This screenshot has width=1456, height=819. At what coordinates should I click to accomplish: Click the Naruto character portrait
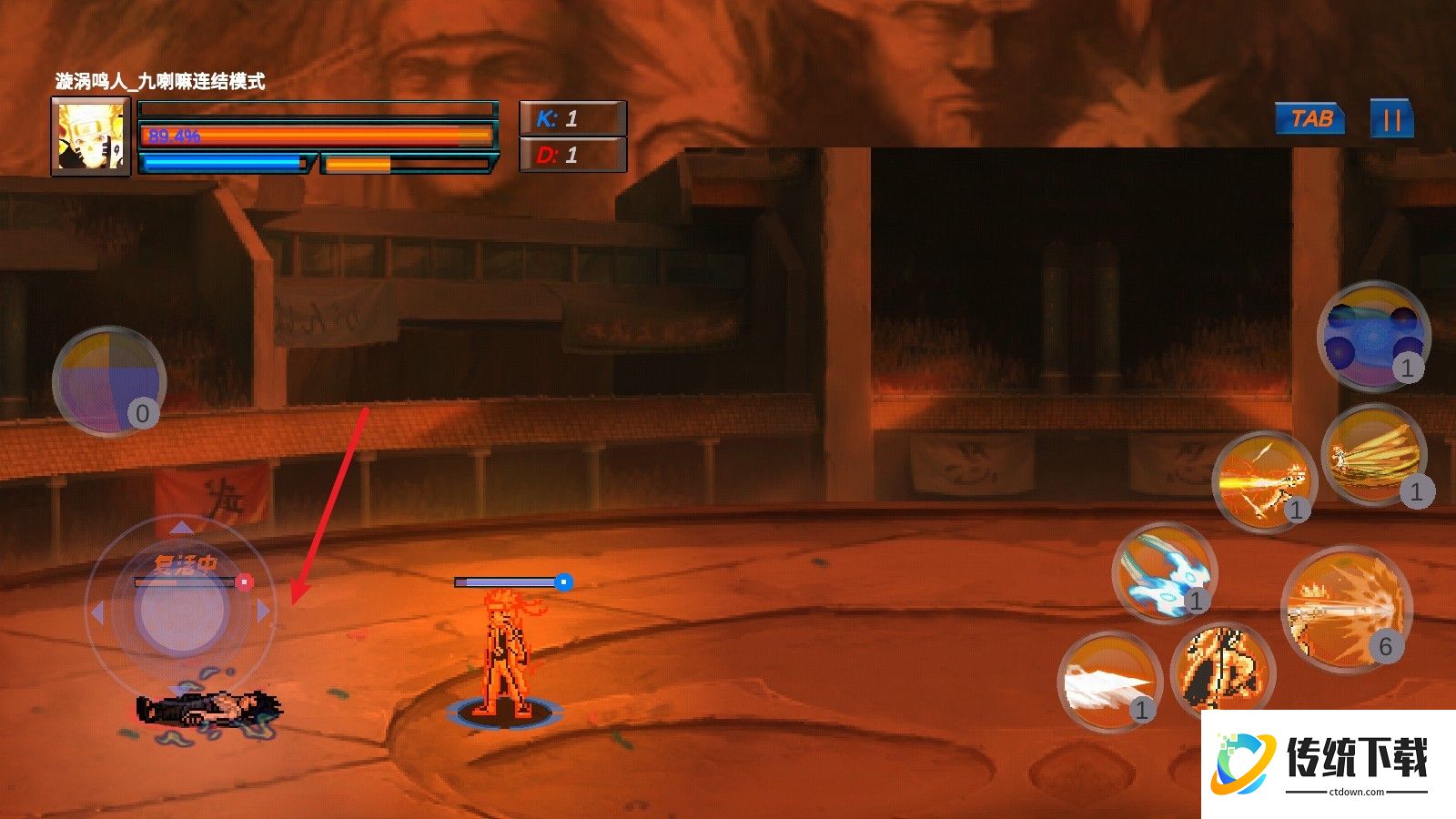pyautogui.click(x=91, y=136)
